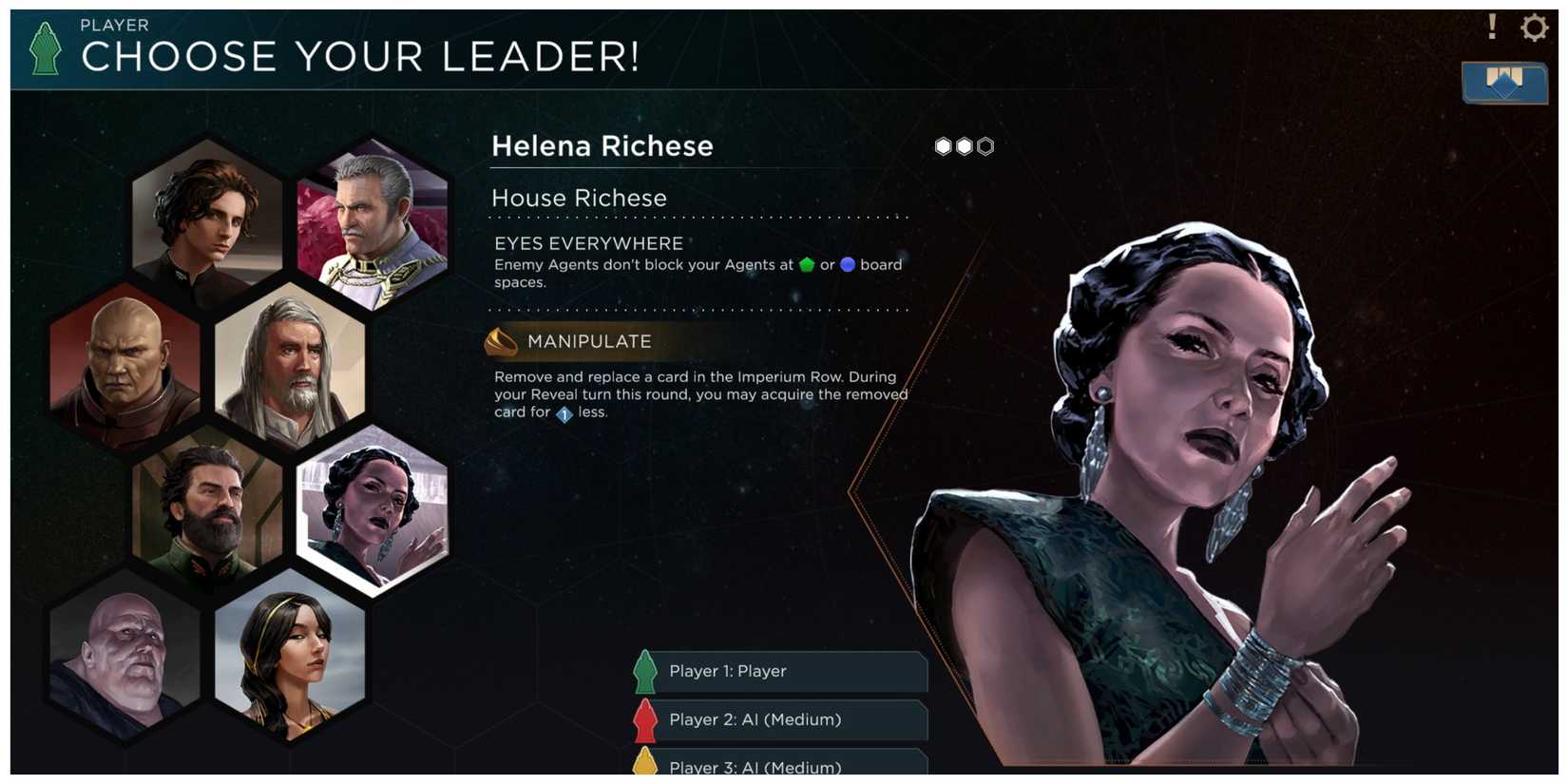The height and width of the screenshot is (784, 1568).
Task: Click the persuasion cost icon in the Manipulate description
Action: click(x=562, y=415)
